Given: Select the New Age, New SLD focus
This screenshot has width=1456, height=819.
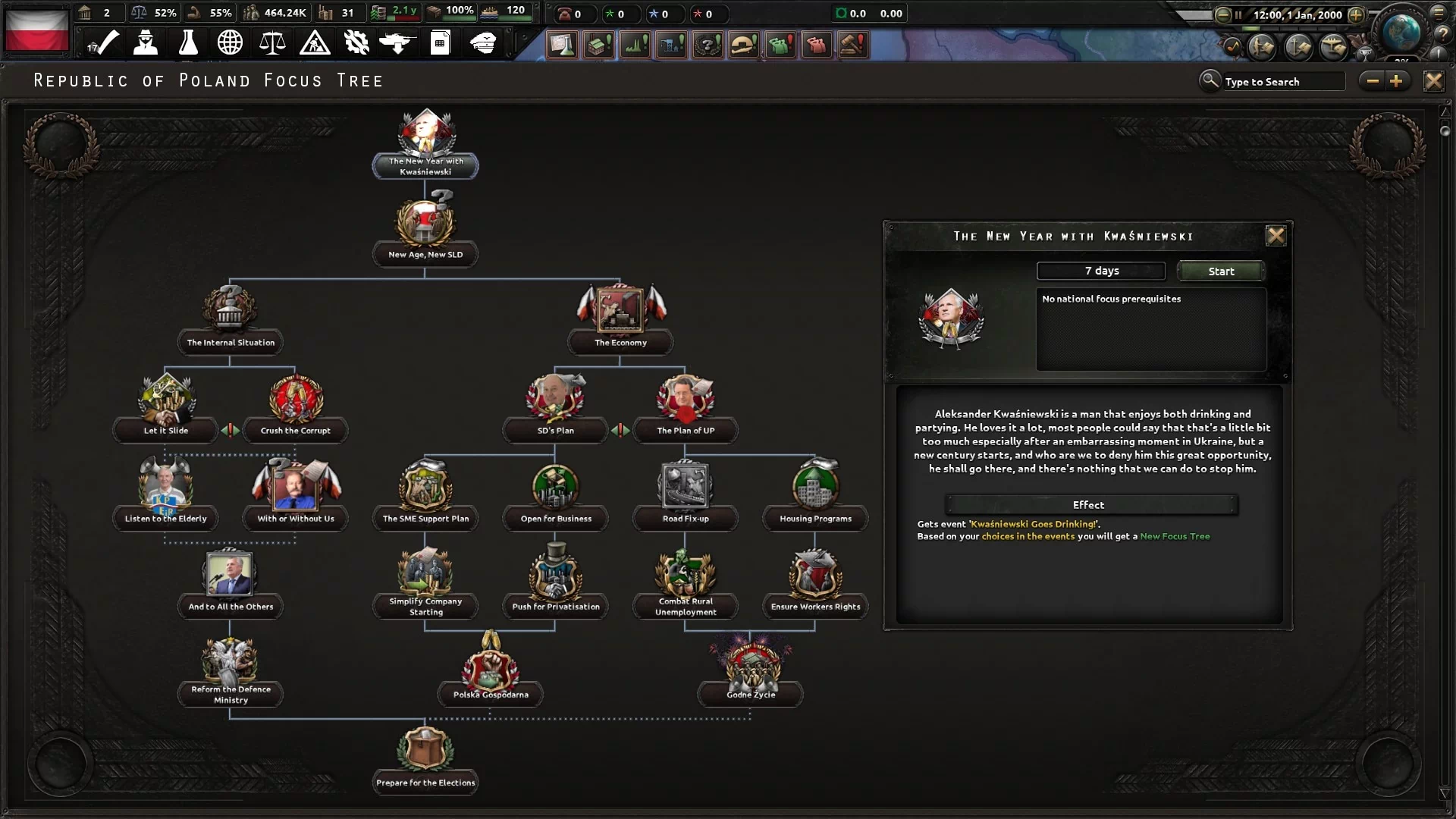Looking at the screenshot, I should (425, 227).
